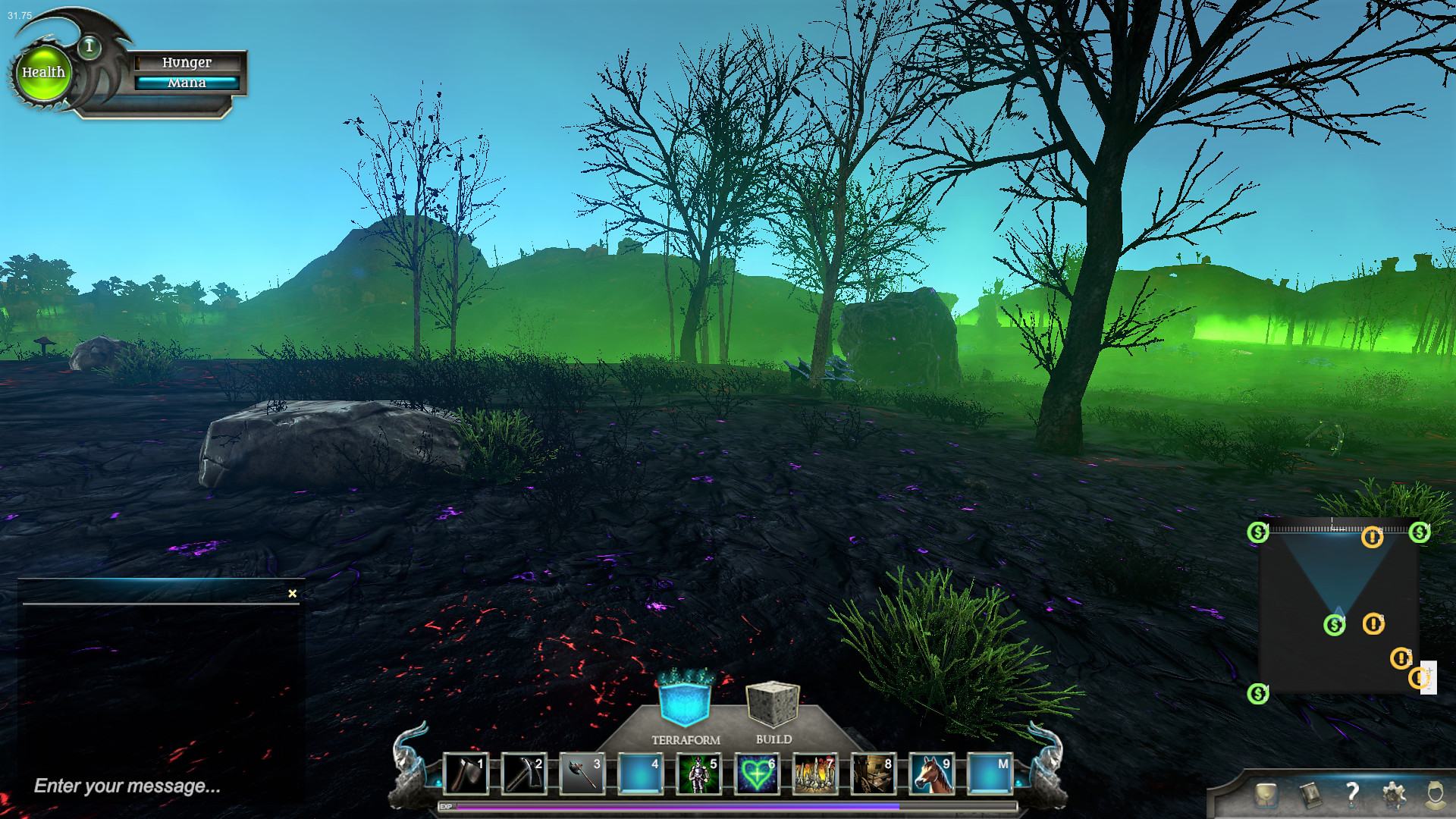The image size is (1456, 819).
Task: Click the chat message input field
Action: point(152,786)
